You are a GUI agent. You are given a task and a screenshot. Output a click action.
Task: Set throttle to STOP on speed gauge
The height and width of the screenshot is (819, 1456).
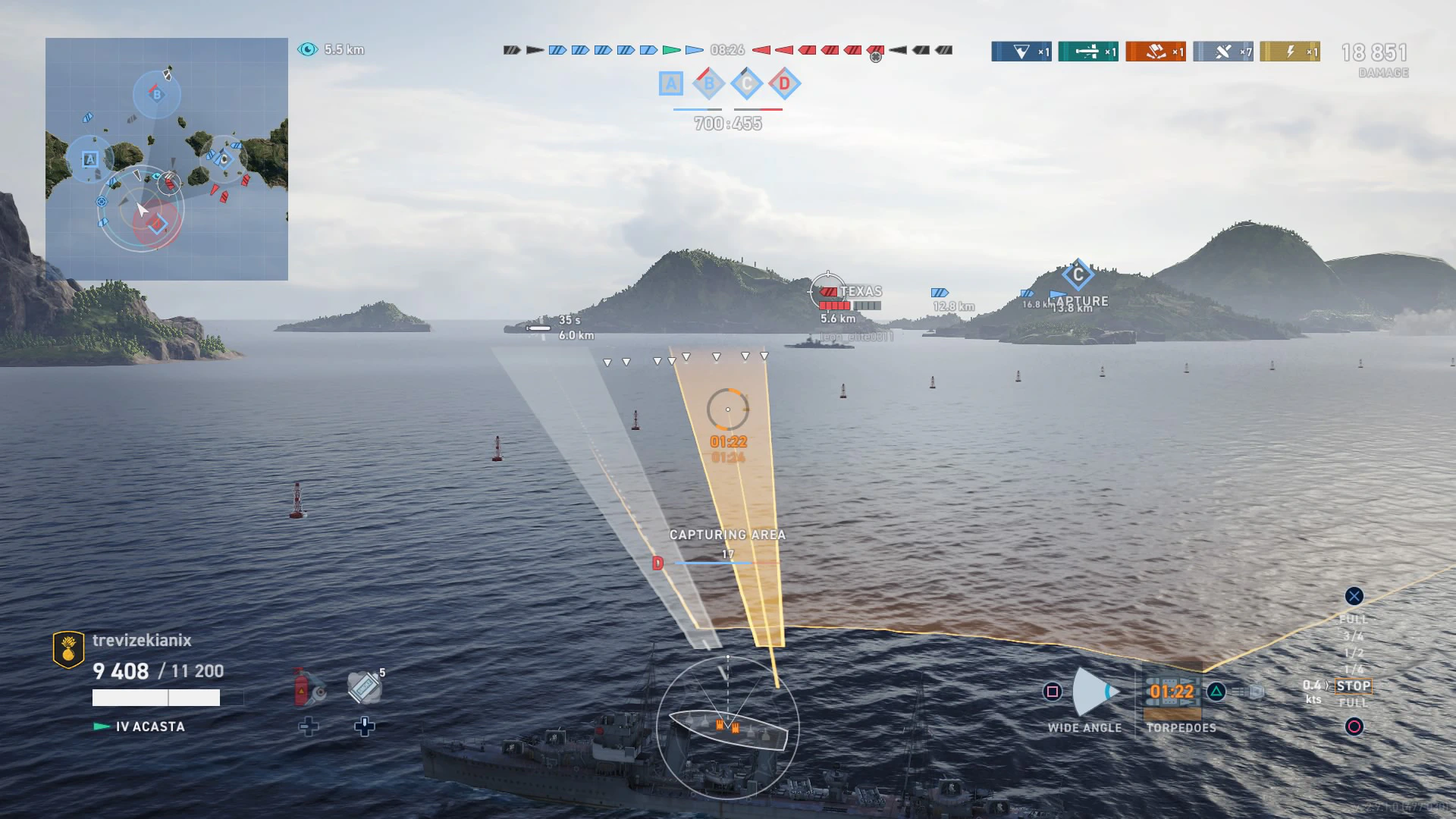[1354, 686]
